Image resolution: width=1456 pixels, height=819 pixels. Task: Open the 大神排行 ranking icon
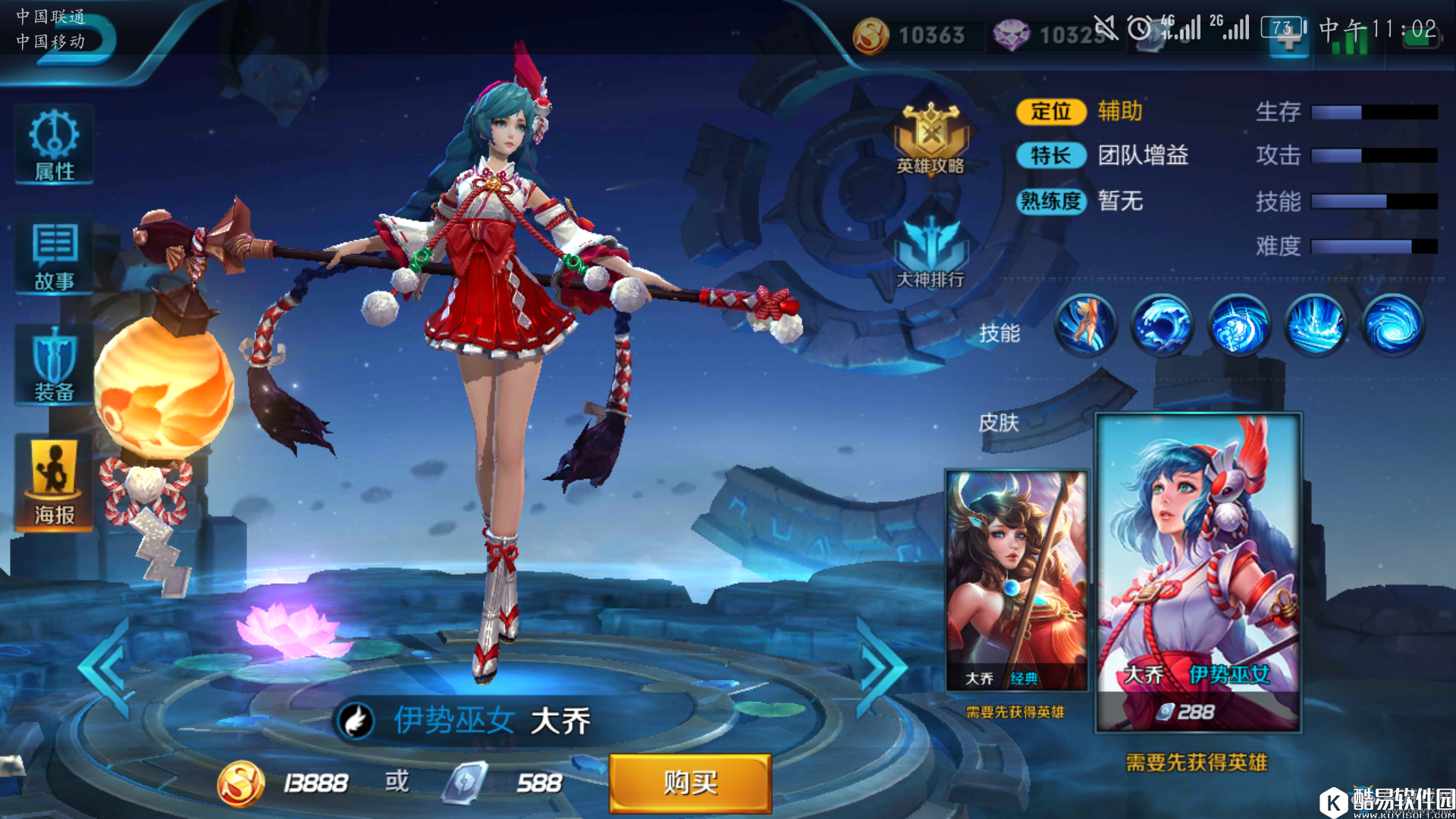click(x=930, y=254)
